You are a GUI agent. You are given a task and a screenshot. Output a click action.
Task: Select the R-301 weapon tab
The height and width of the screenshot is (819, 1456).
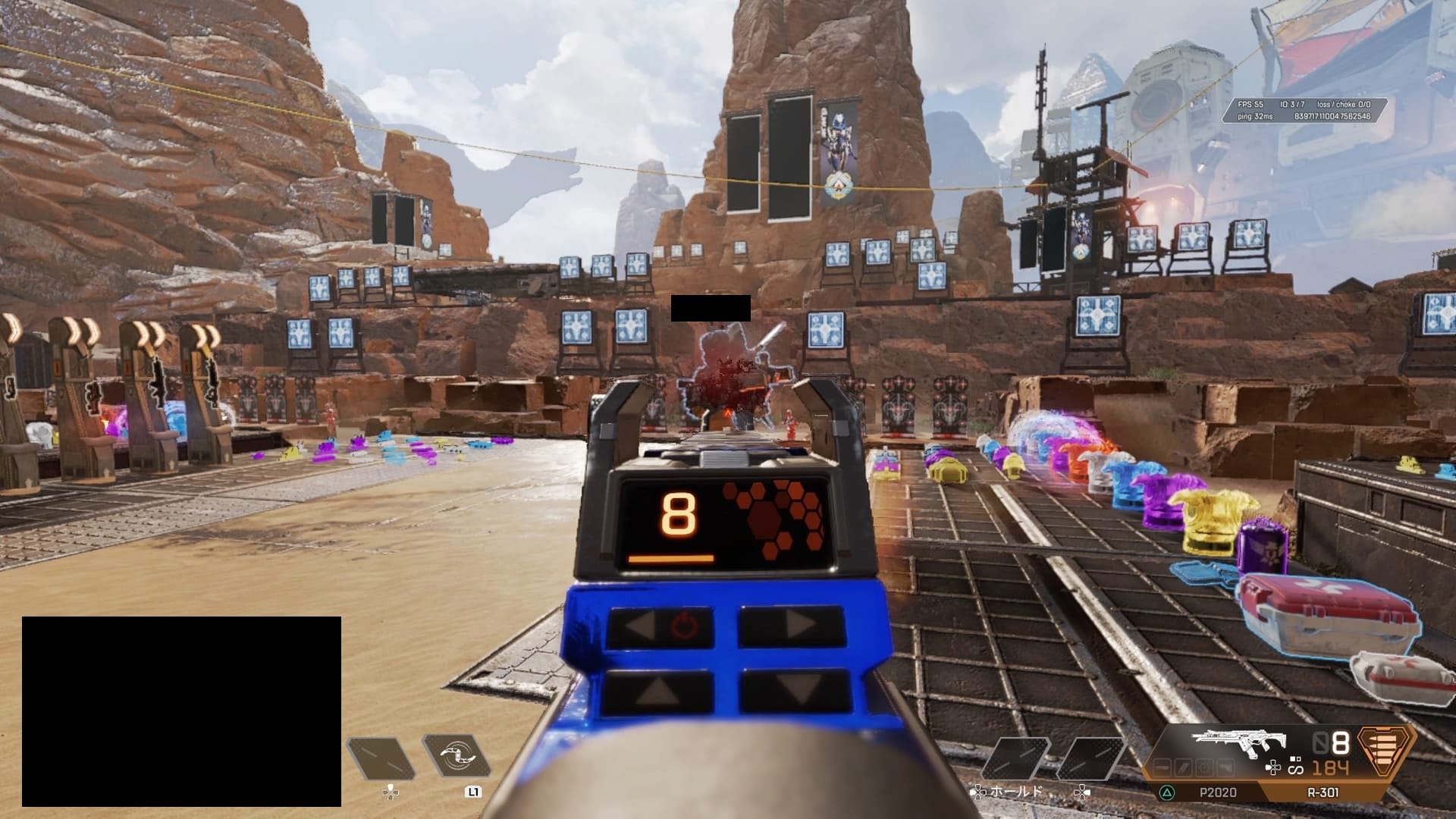(1323, 792)
